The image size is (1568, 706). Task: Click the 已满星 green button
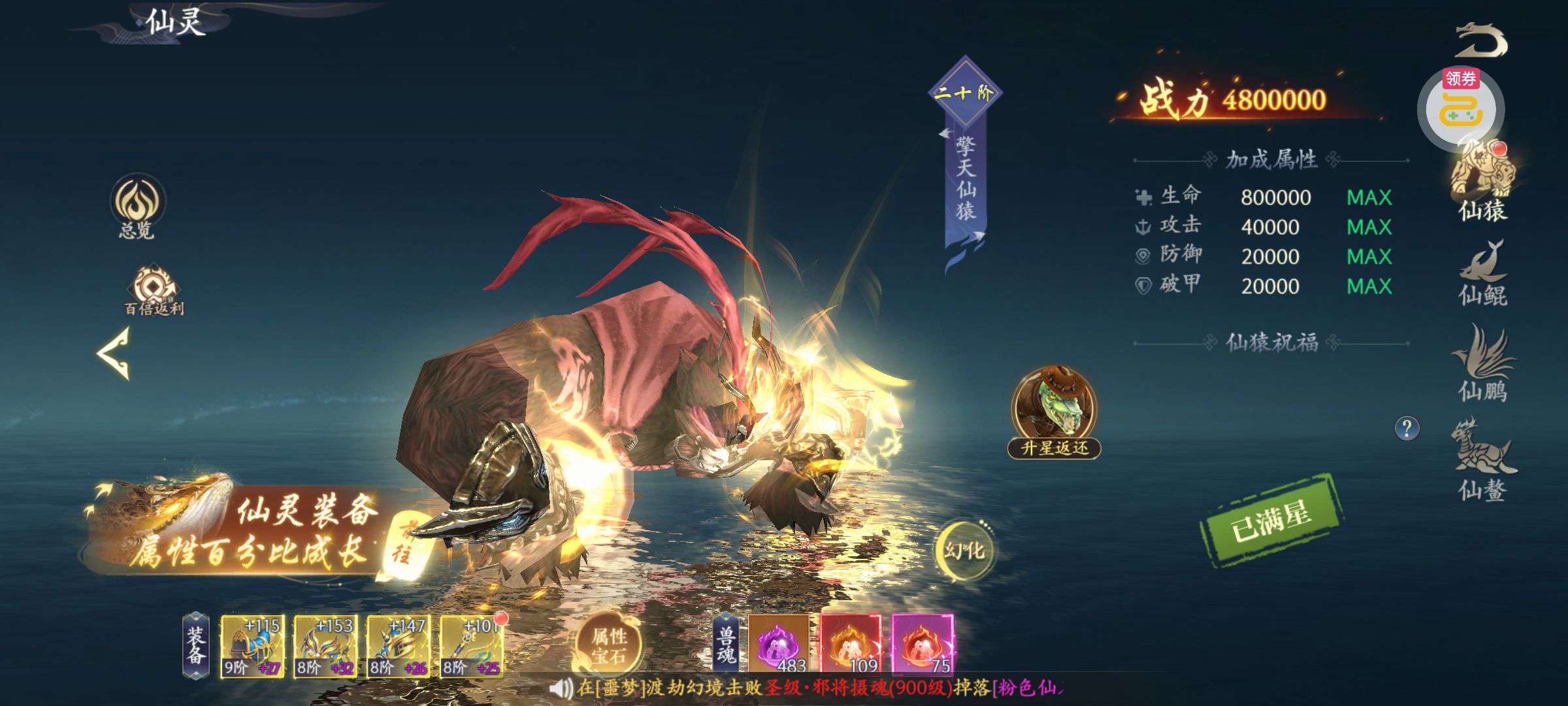click(x=1271, y=520)
